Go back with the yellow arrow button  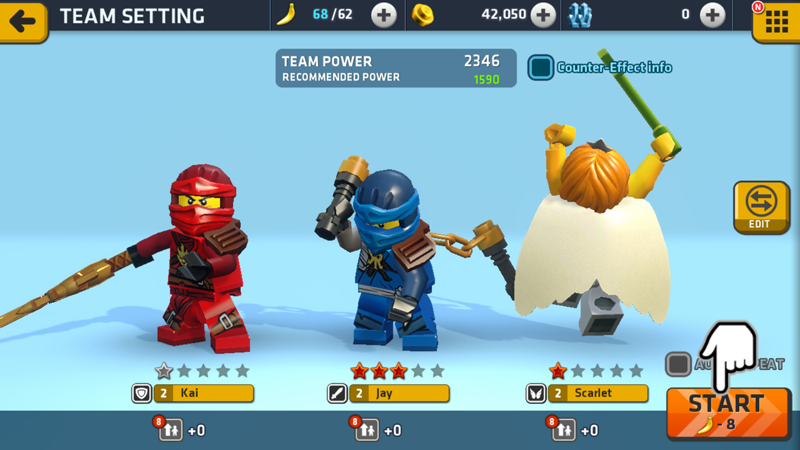pyautogui.click(x=23, y=20)
